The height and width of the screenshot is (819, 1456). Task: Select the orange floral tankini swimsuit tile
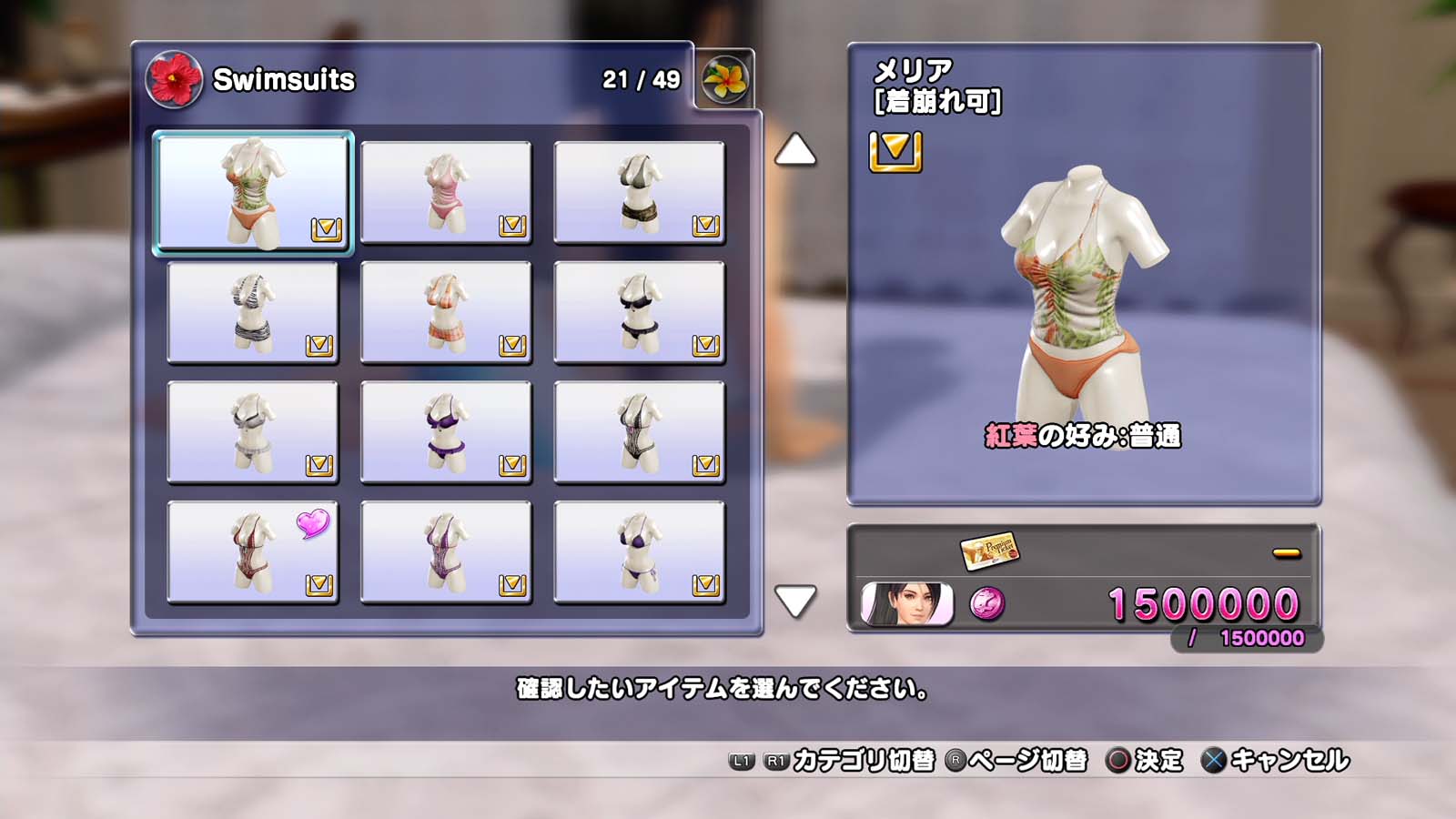[x=253, y=192]
